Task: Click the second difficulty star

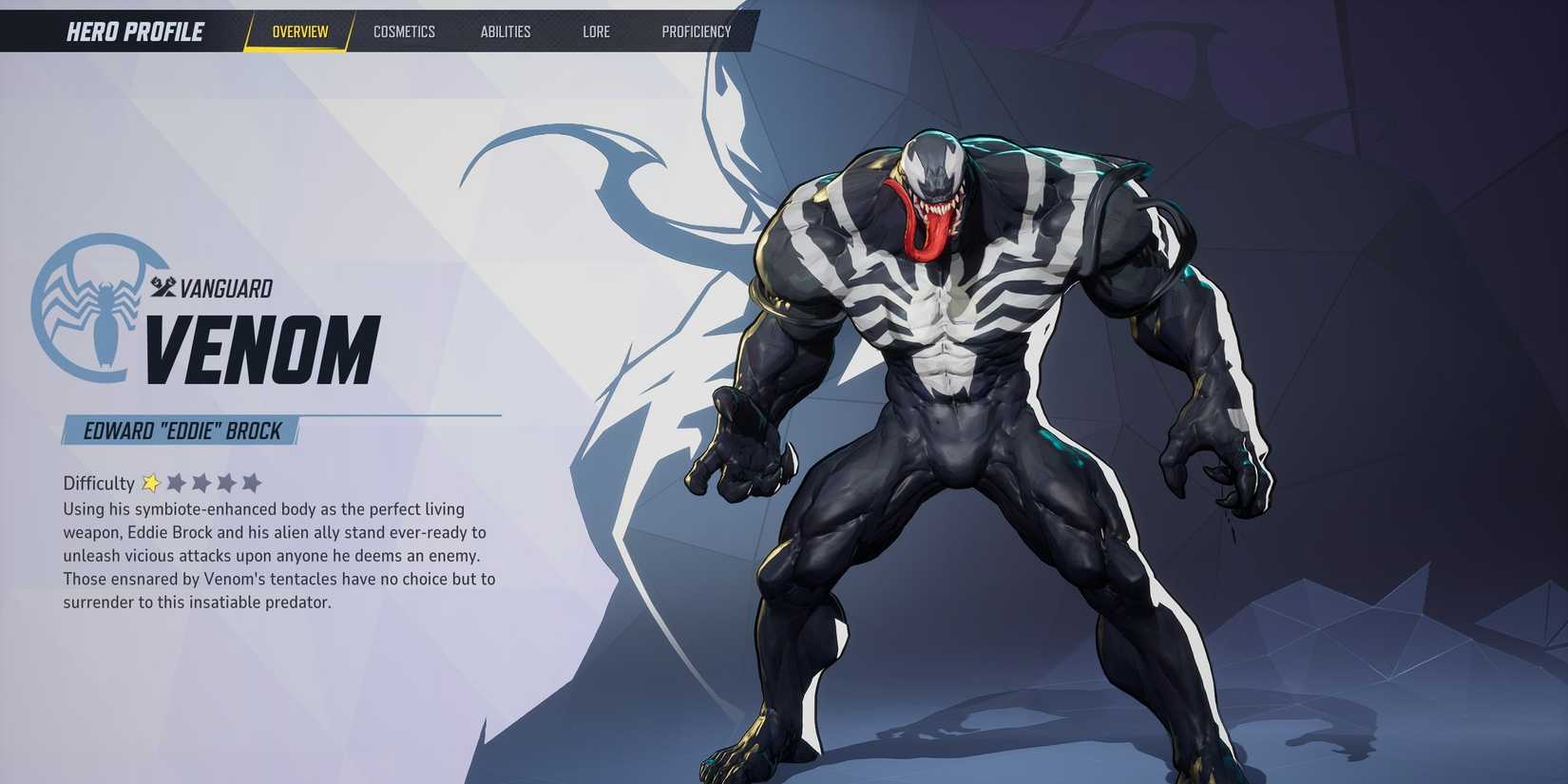Action: coord(177,483)
